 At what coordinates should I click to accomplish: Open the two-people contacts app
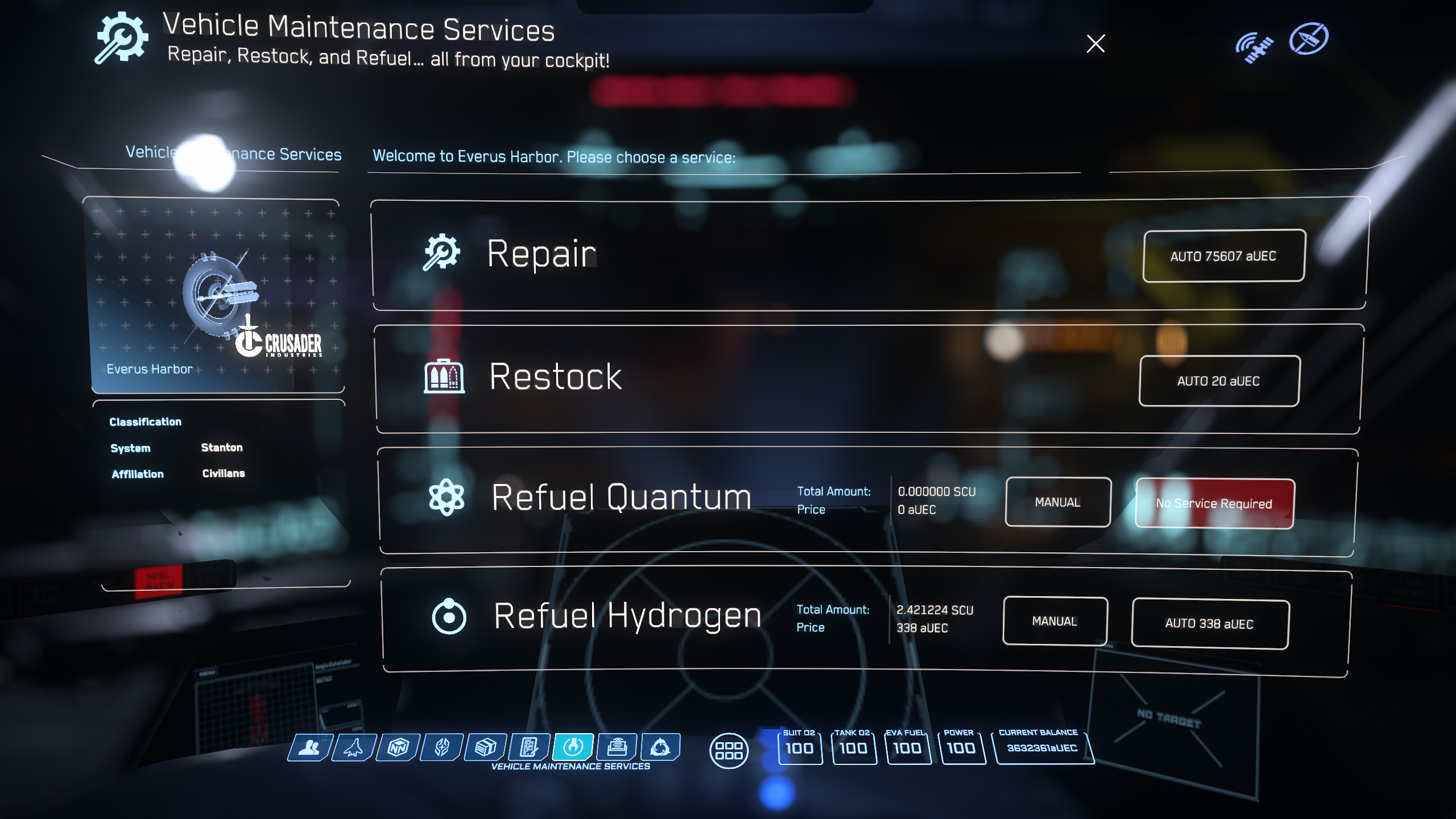point(309,747)
